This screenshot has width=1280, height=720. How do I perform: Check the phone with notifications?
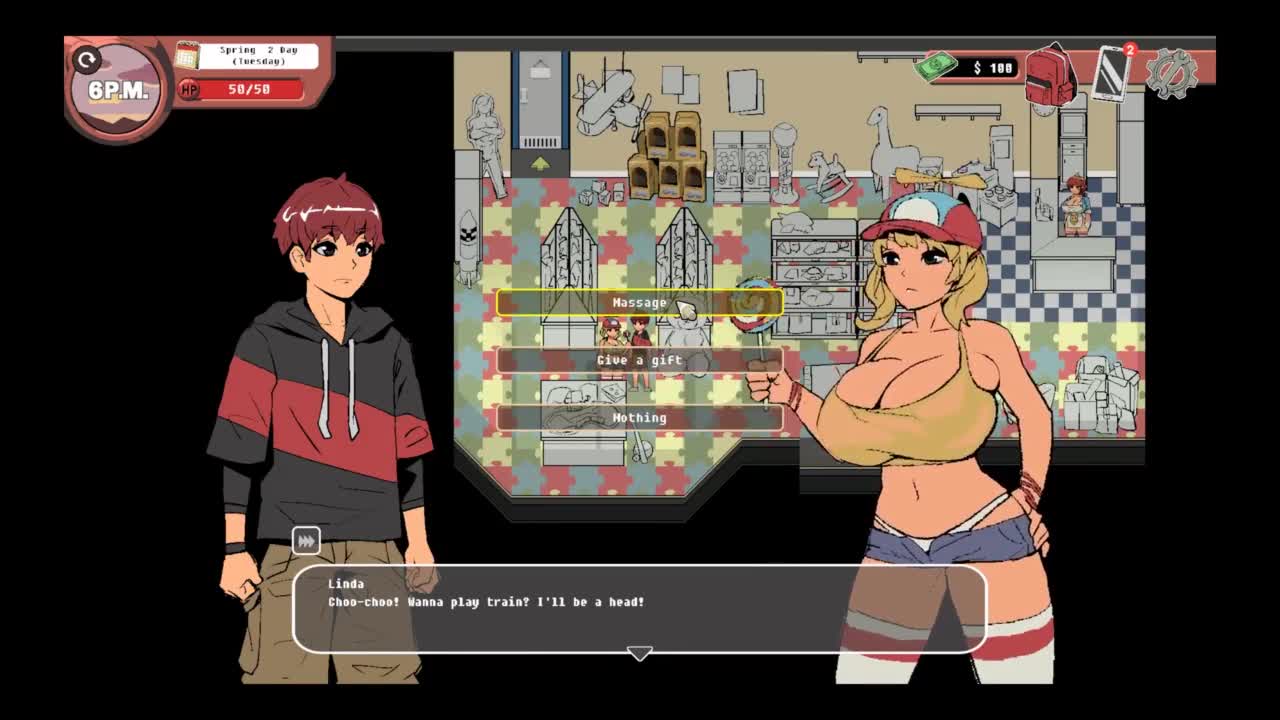(x=1113, y=72)
